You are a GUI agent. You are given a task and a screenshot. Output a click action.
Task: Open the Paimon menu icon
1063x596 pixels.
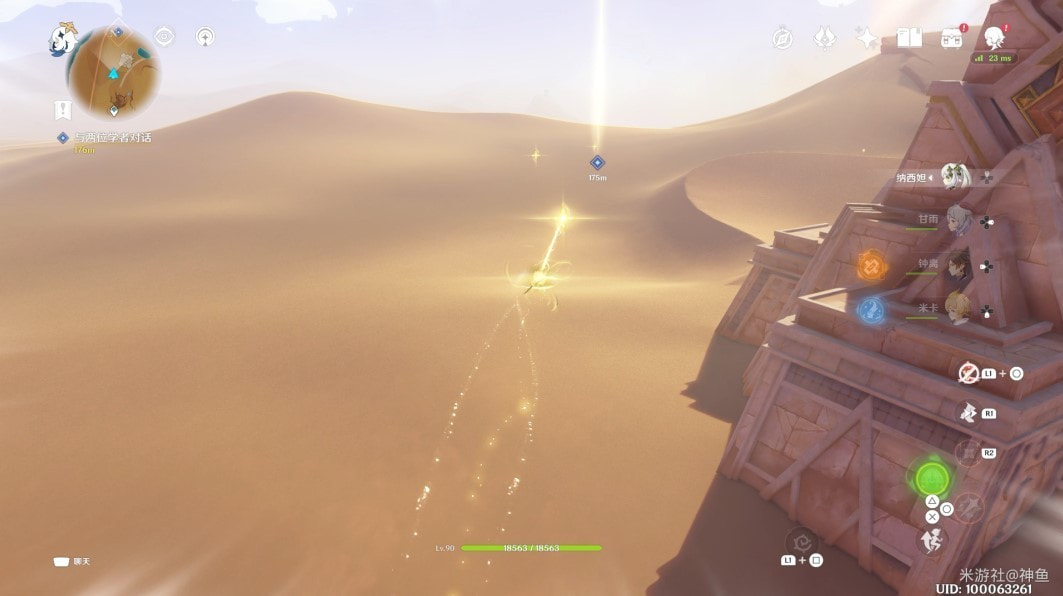point(63,39)
